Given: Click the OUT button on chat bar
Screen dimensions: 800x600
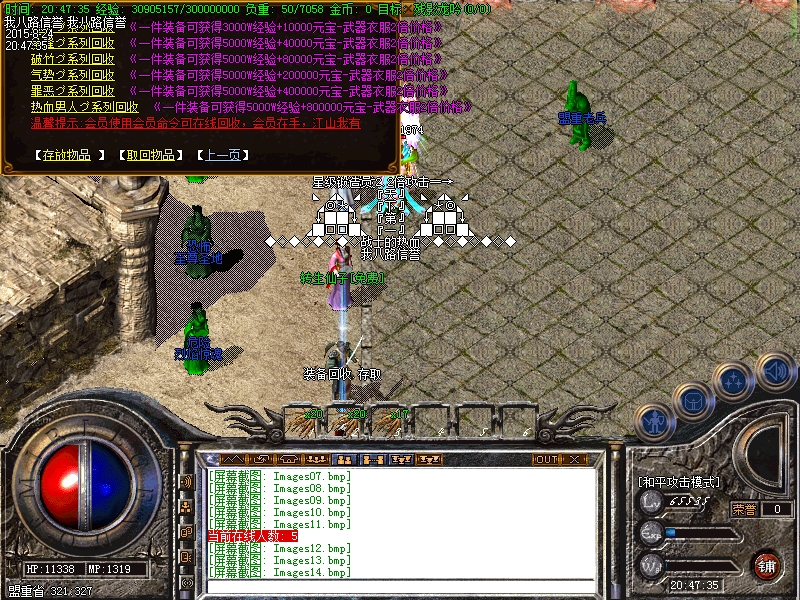Looking at the screenshot, I should point(546,460).
